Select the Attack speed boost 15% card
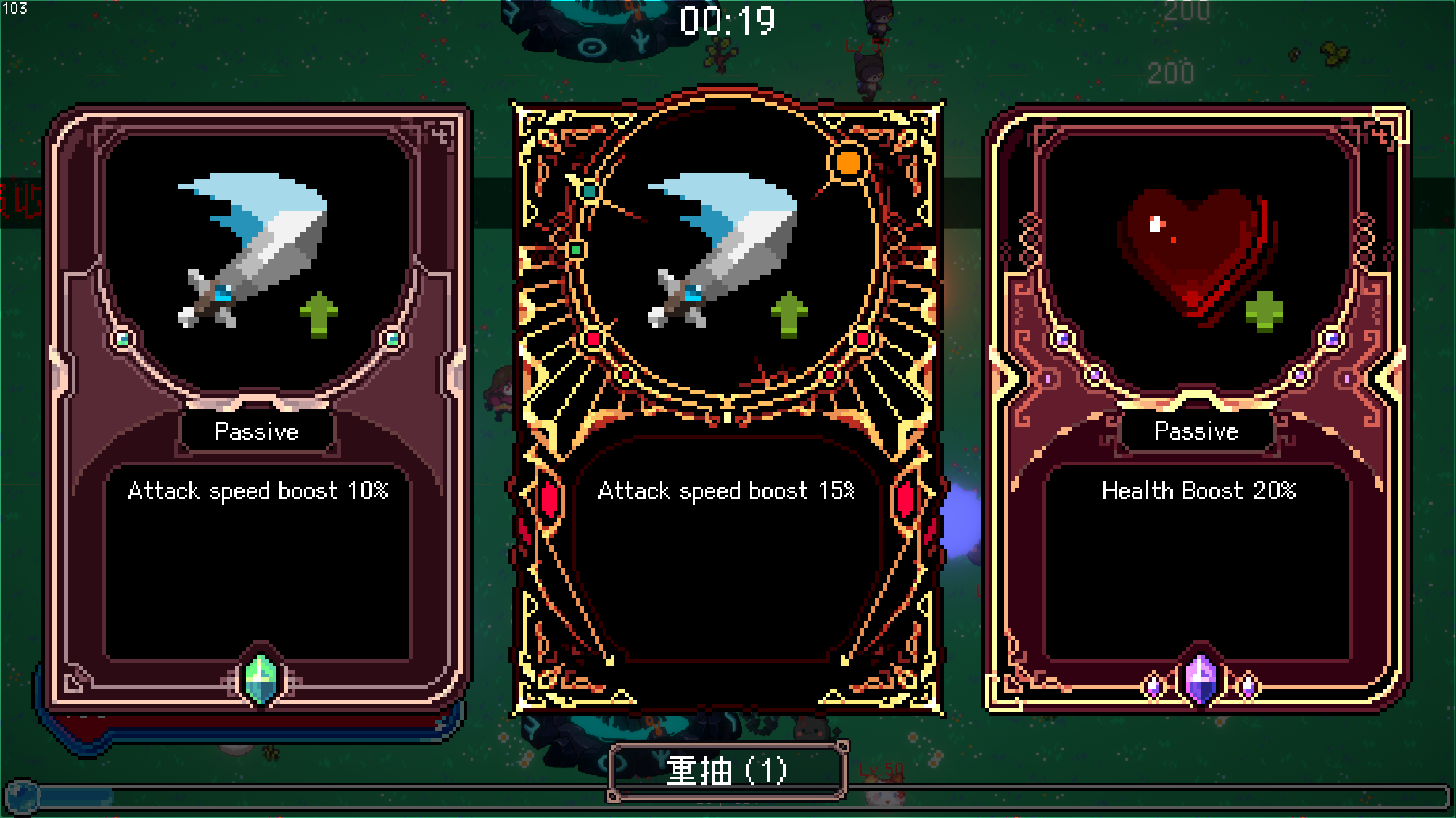The image size is (1456, 818). point(728,407)
